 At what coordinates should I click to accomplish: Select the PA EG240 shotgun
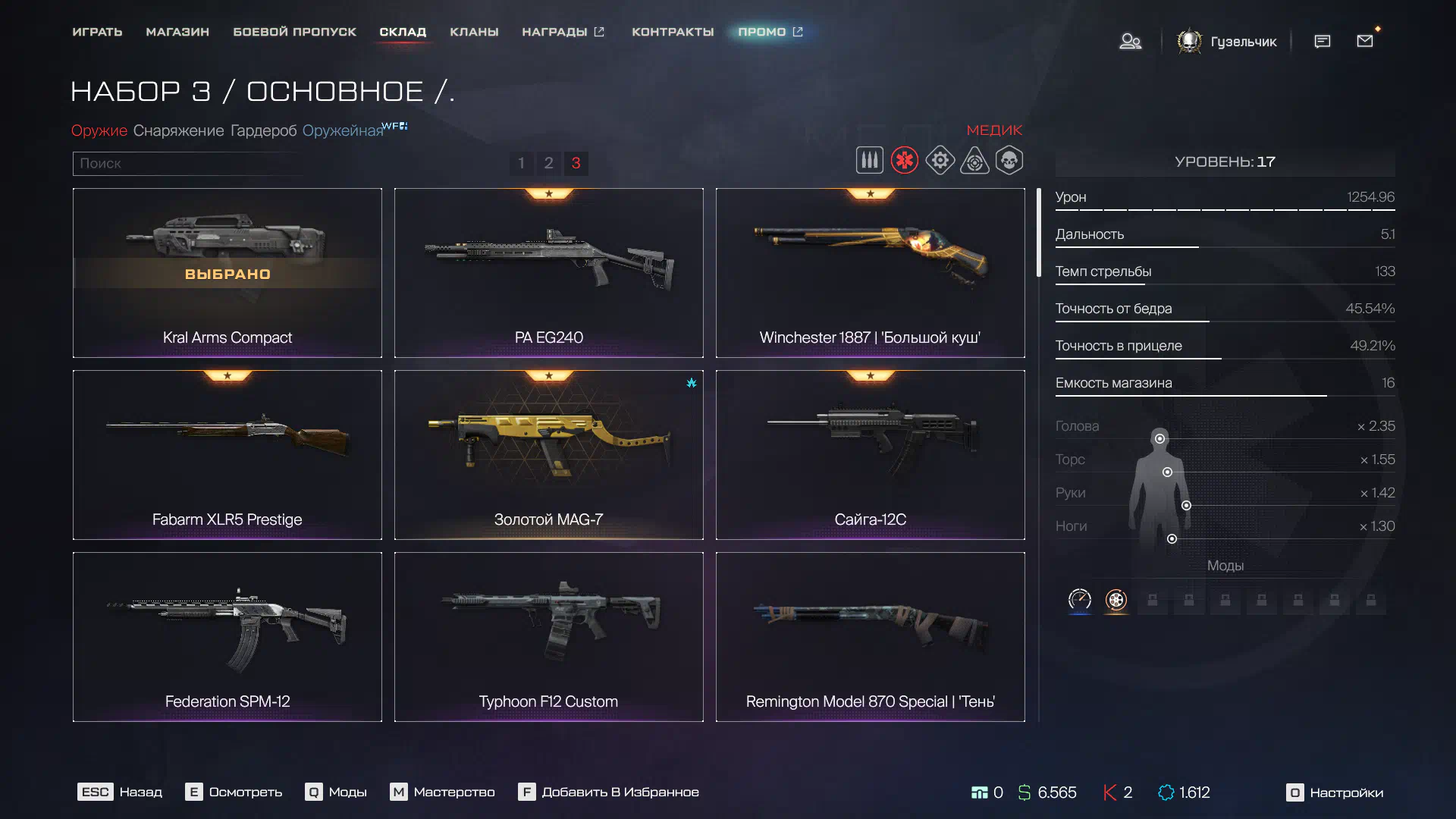(548, 273)
